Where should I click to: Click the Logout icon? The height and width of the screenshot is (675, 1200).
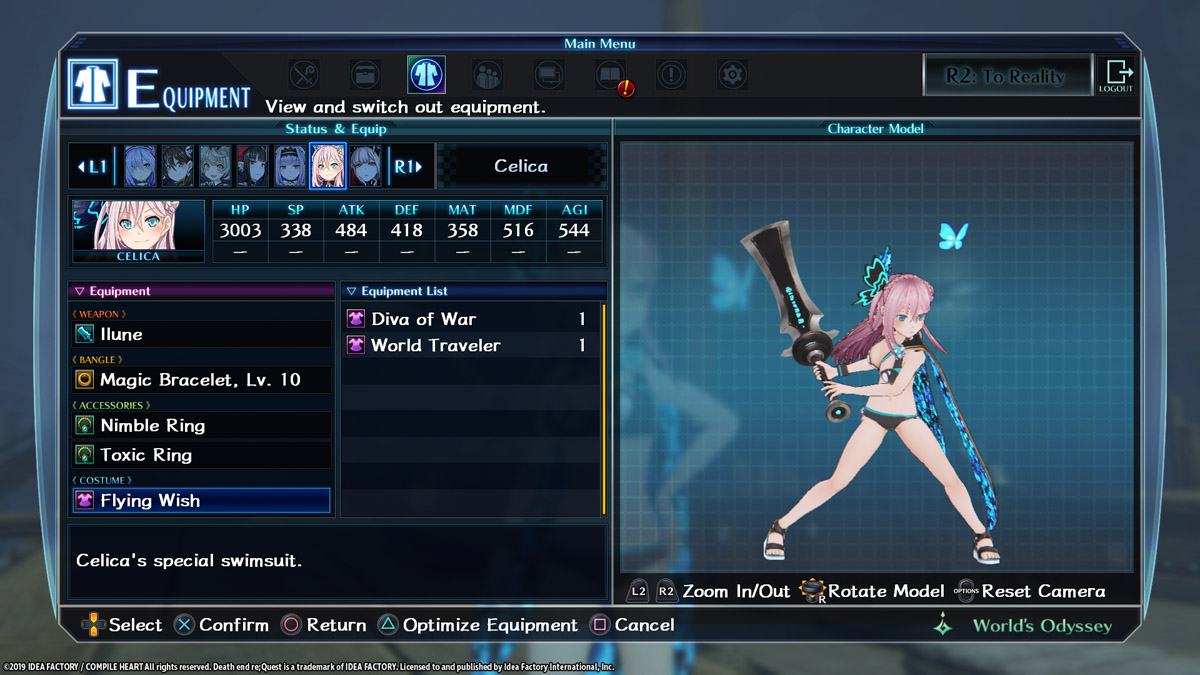coord(1116,76)
